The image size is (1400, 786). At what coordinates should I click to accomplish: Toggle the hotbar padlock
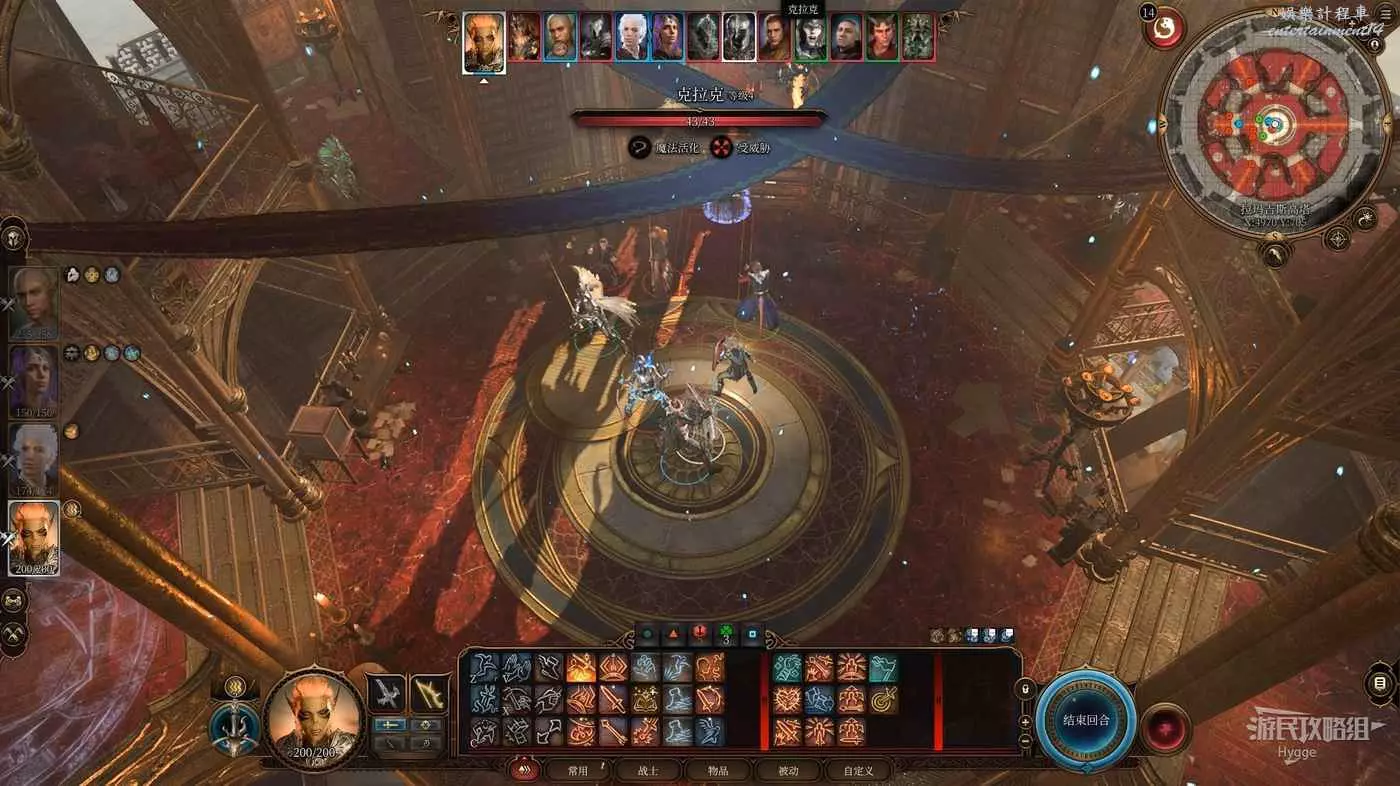[1025, 690]
